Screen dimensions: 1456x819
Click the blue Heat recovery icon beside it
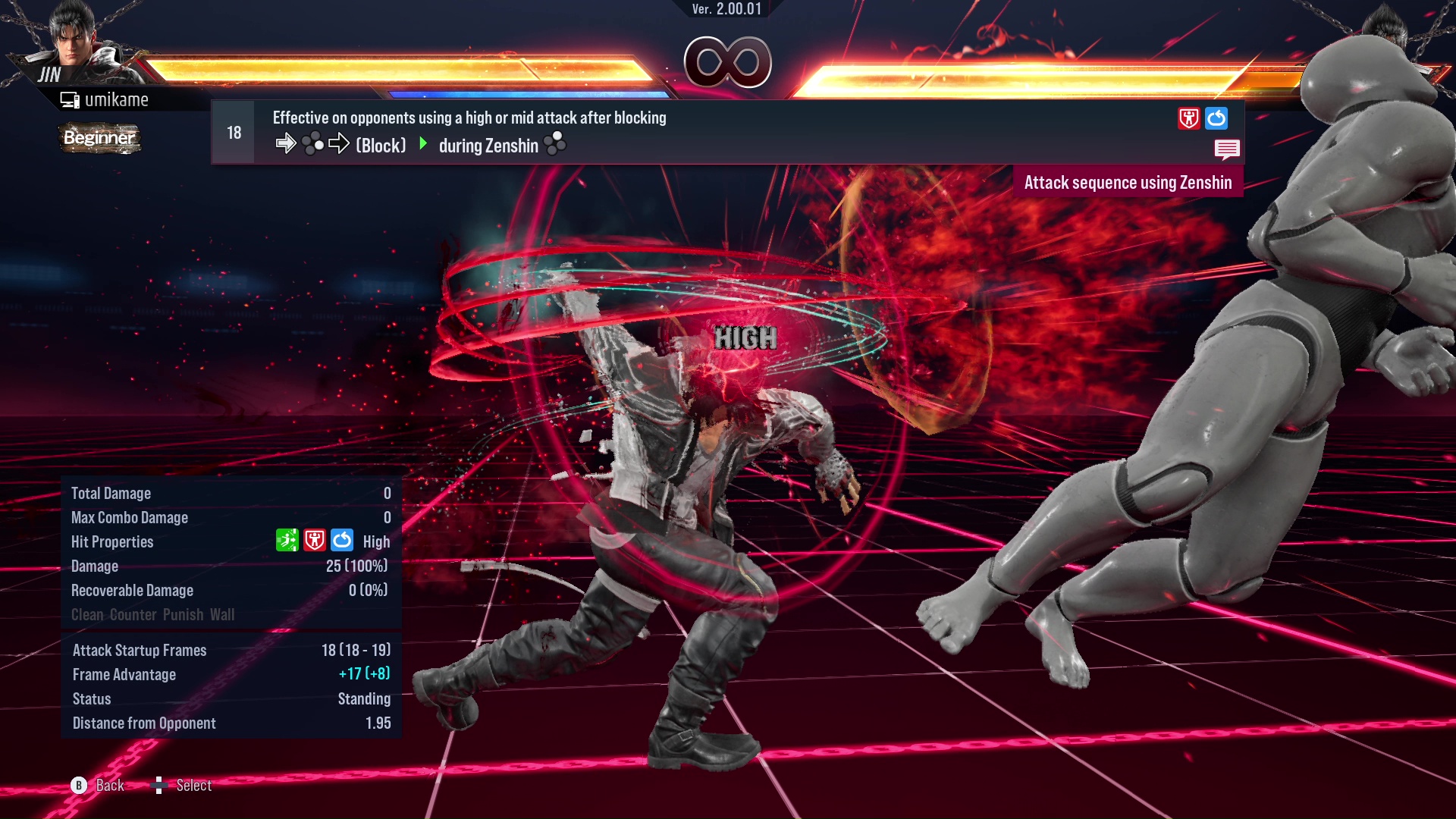(x=1216, y=118)
